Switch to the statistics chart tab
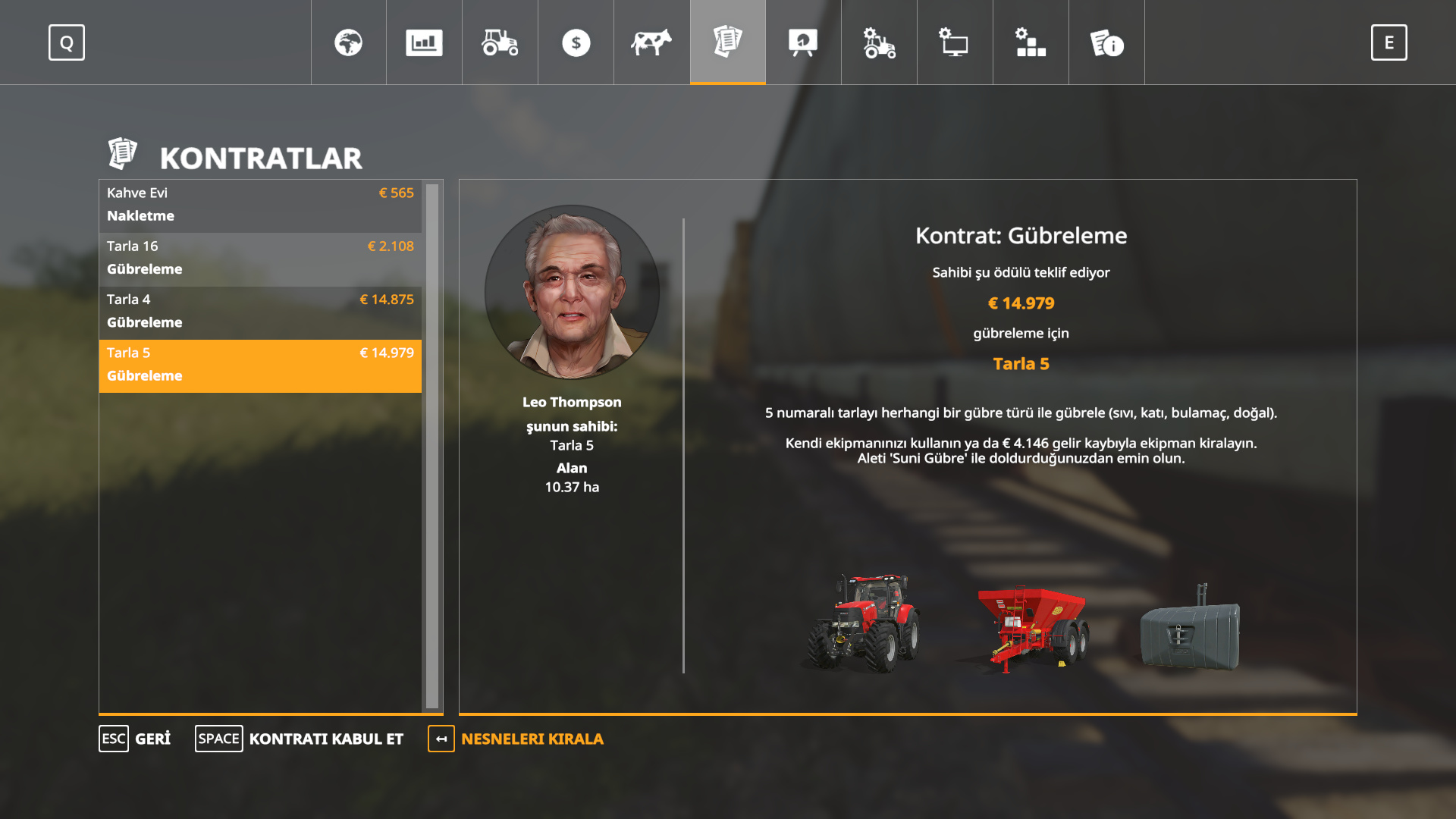 pos(424,42)
